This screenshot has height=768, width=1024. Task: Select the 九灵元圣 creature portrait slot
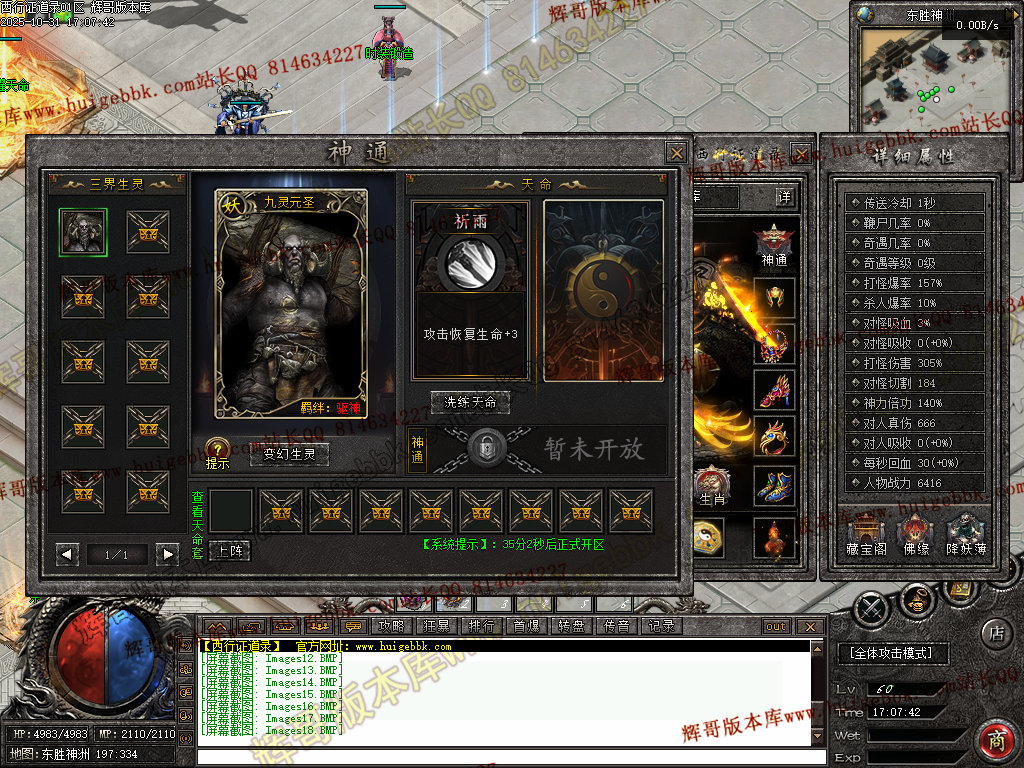point(83,232)
